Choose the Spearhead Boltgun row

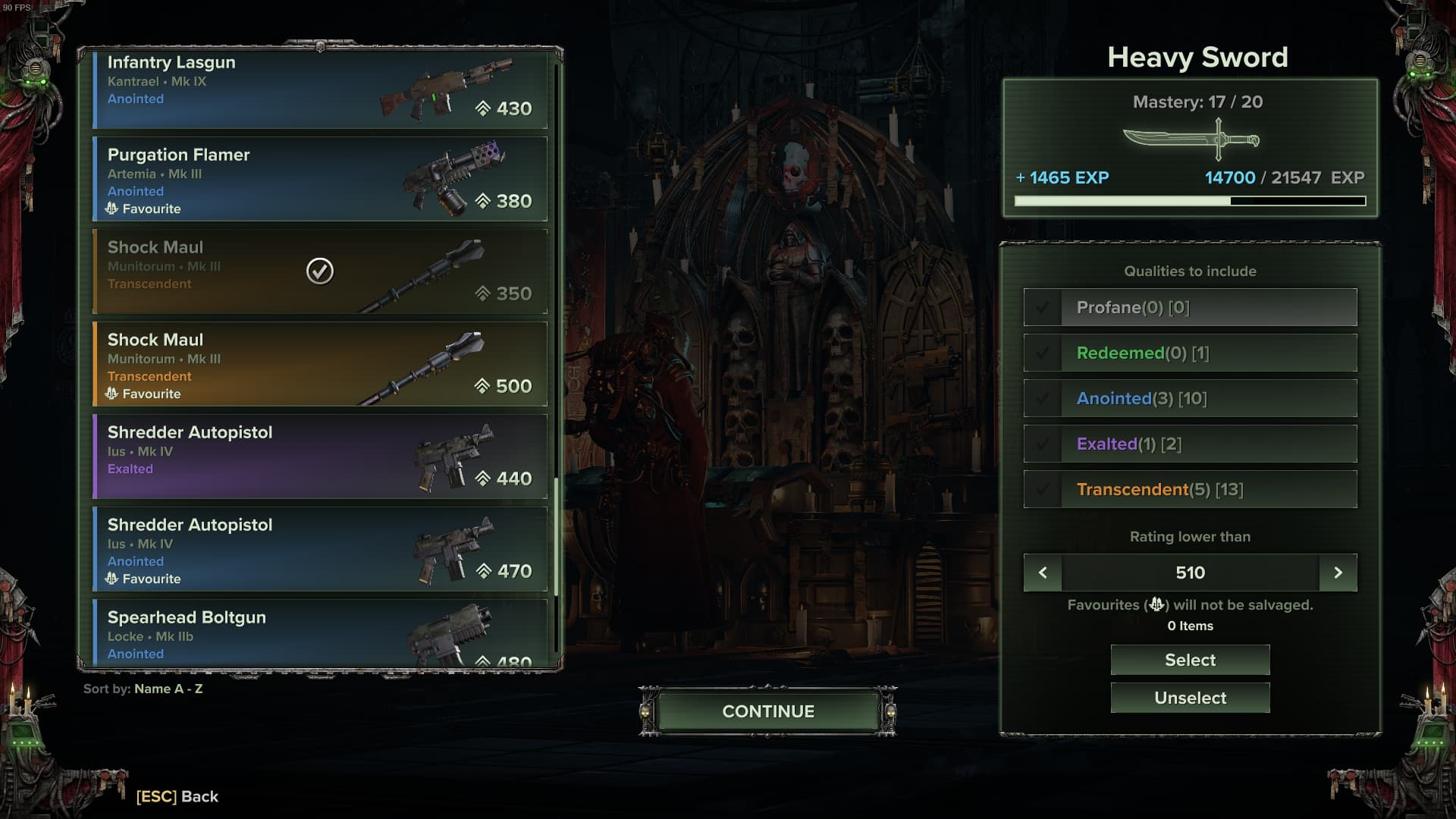319,634
